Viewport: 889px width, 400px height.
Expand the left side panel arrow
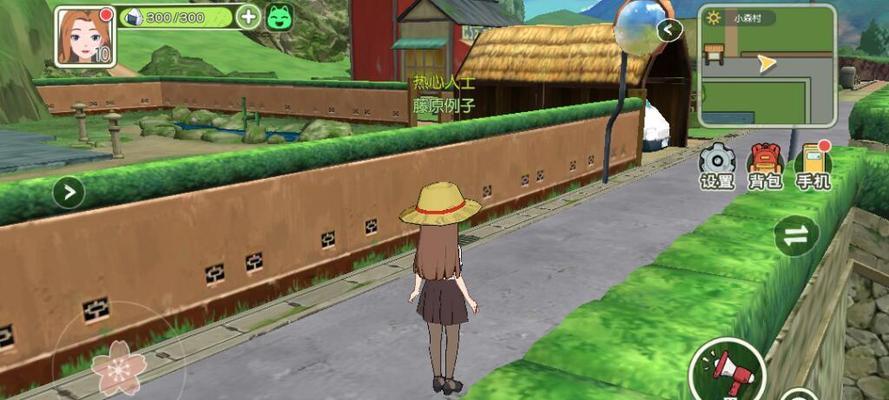68,191
